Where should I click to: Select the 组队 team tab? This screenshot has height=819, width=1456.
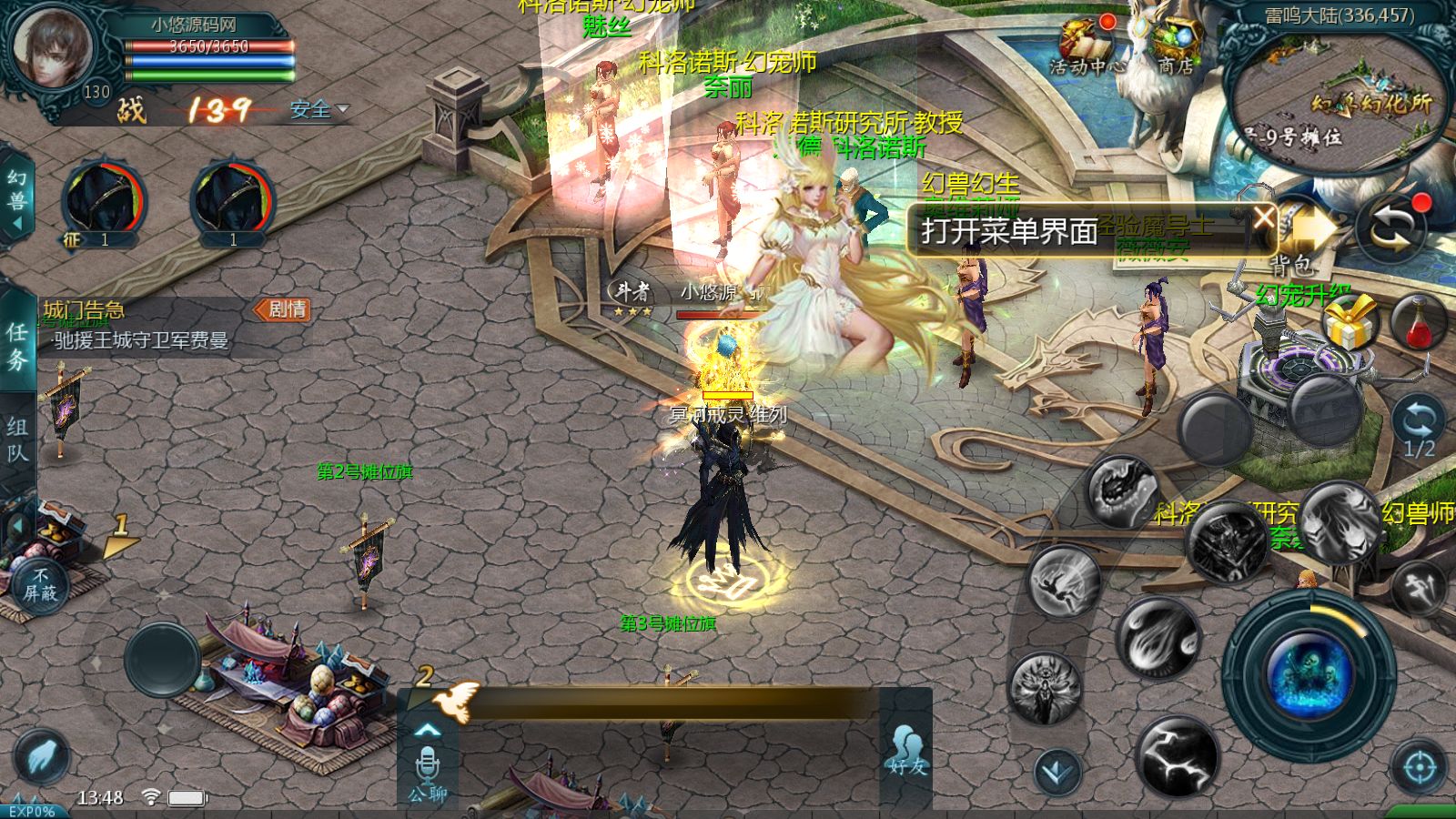coord(17,440)
